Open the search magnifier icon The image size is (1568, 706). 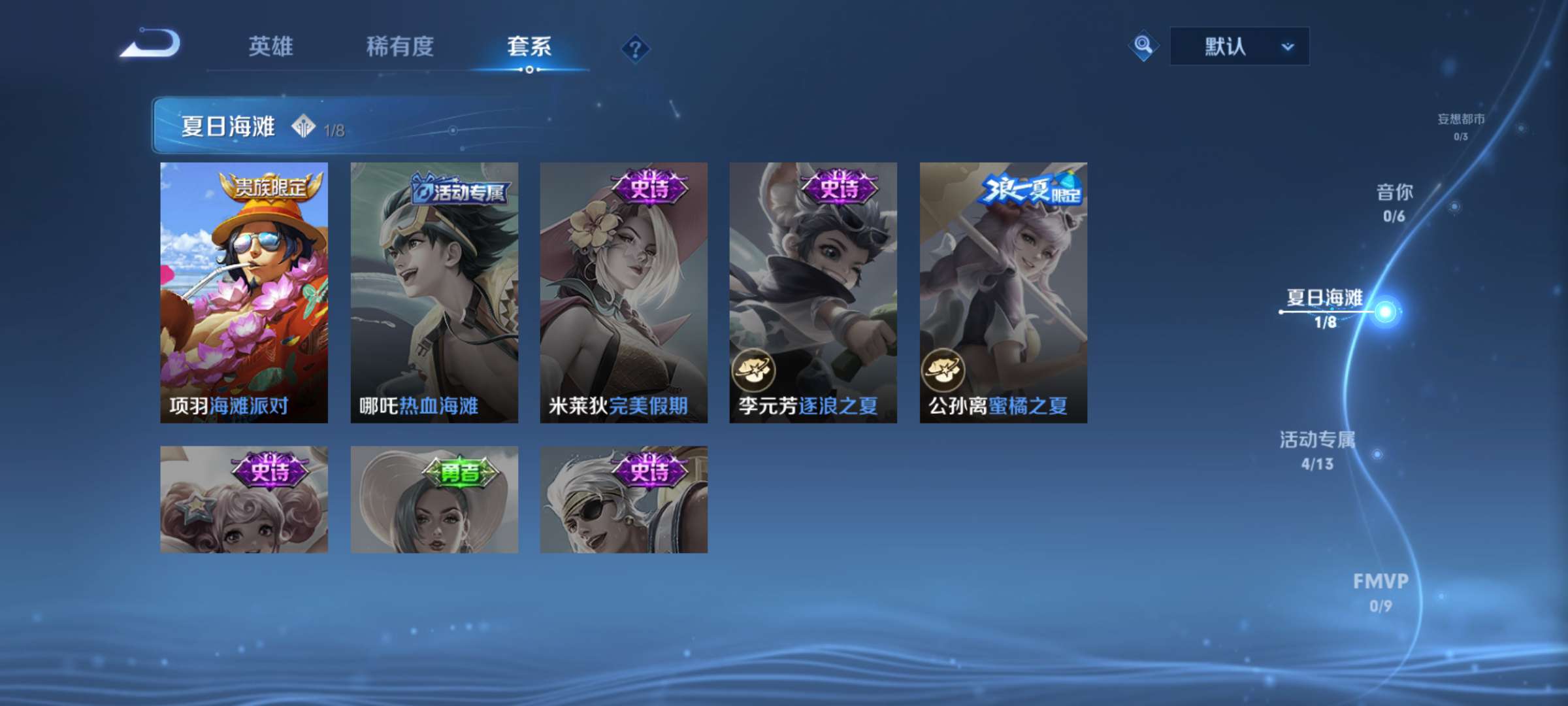(1143, 46)
